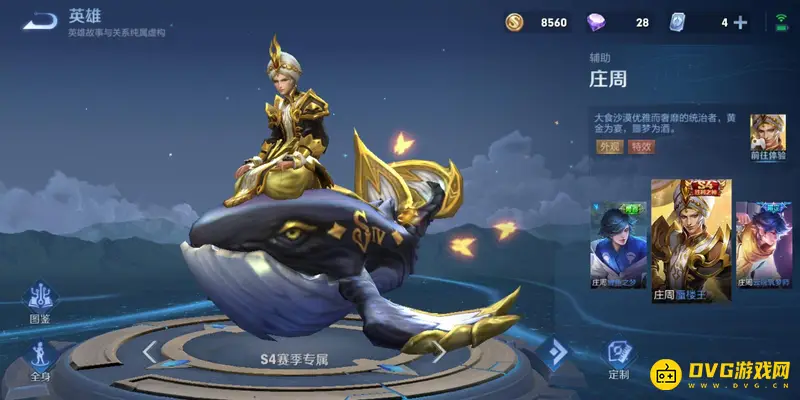The image size is (800, 400).
Task: Open the 特效 effects tag
Action: [x=641, y=146]
